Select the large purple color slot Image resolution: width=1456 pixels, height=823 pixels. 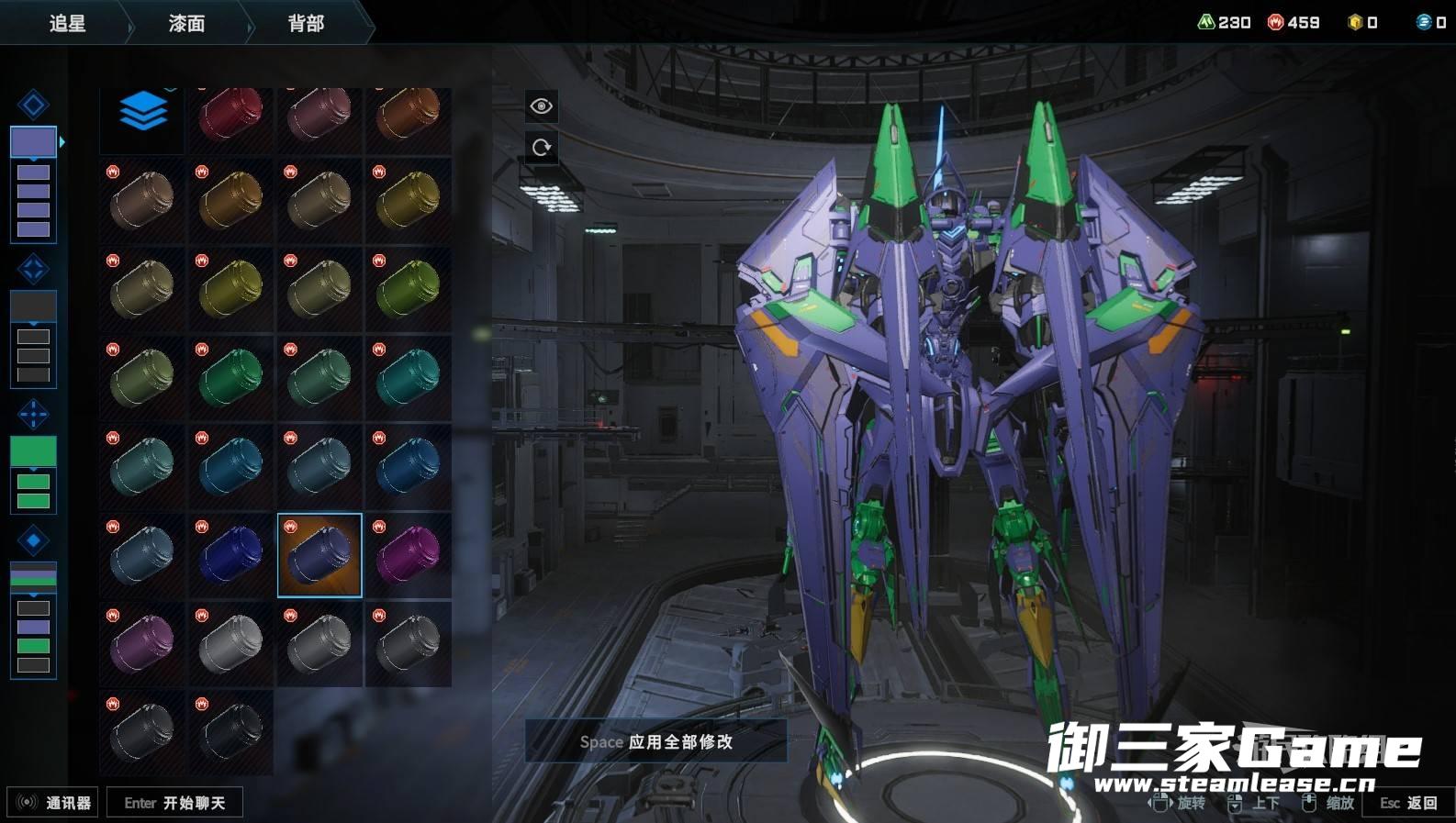pyautogui.click(x=33, y=141)
